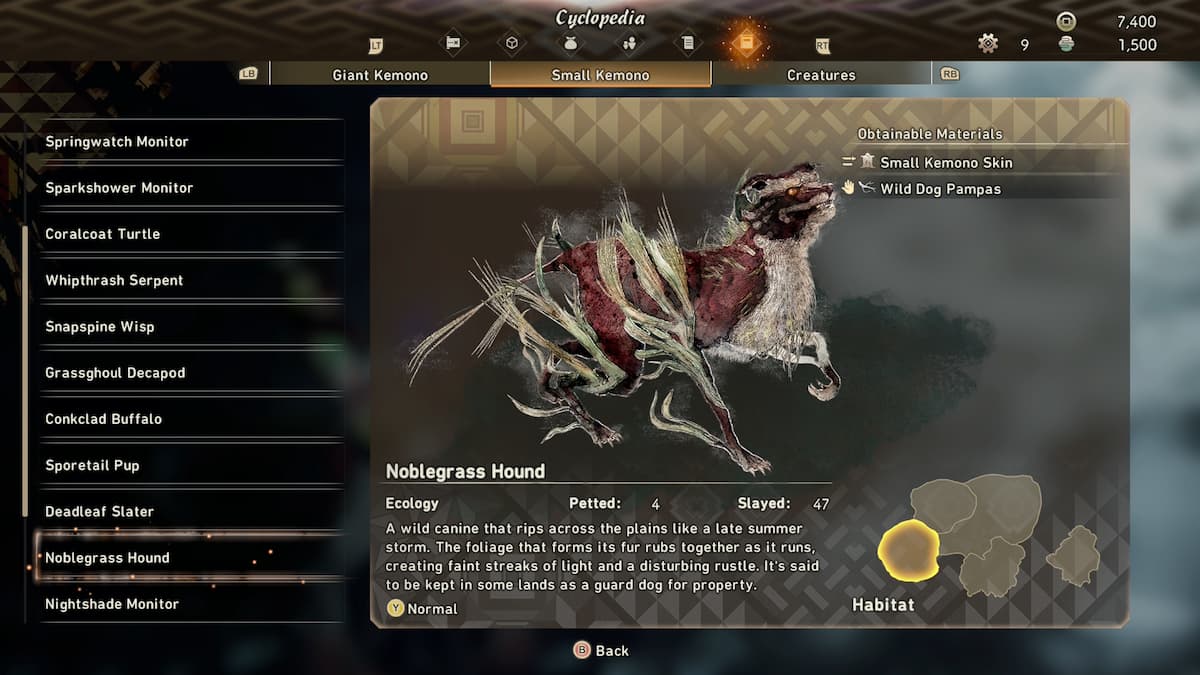This screenshot has width=1200, height=675.
Task: Open the Creatures tab
Action: click(x=821, y=75)
